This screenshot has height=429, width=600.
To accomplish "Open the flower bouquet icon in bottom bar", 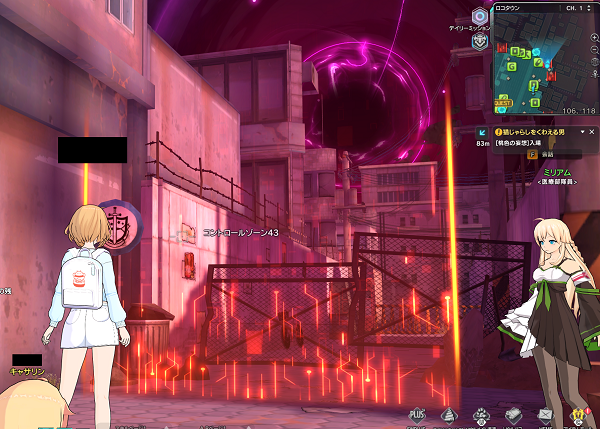I will (x=481, y=414).
